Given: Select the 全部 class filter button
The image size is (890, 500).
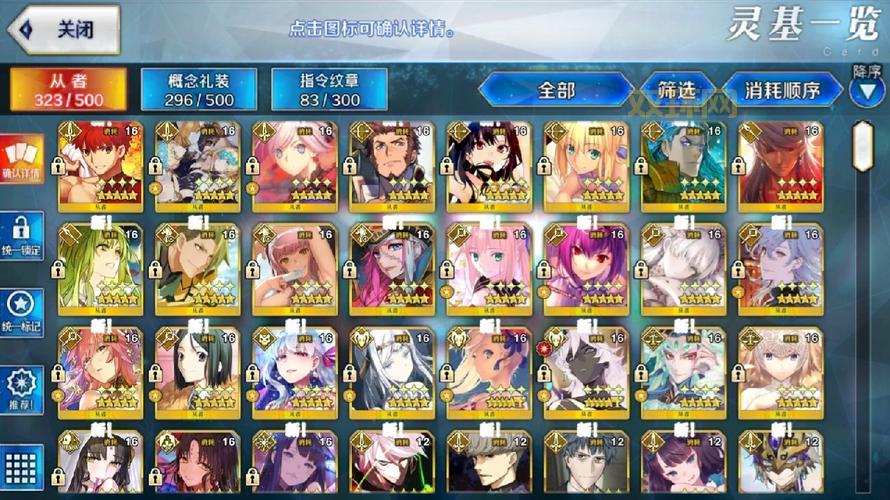Looking at the screenshot, I should [556, 90].
